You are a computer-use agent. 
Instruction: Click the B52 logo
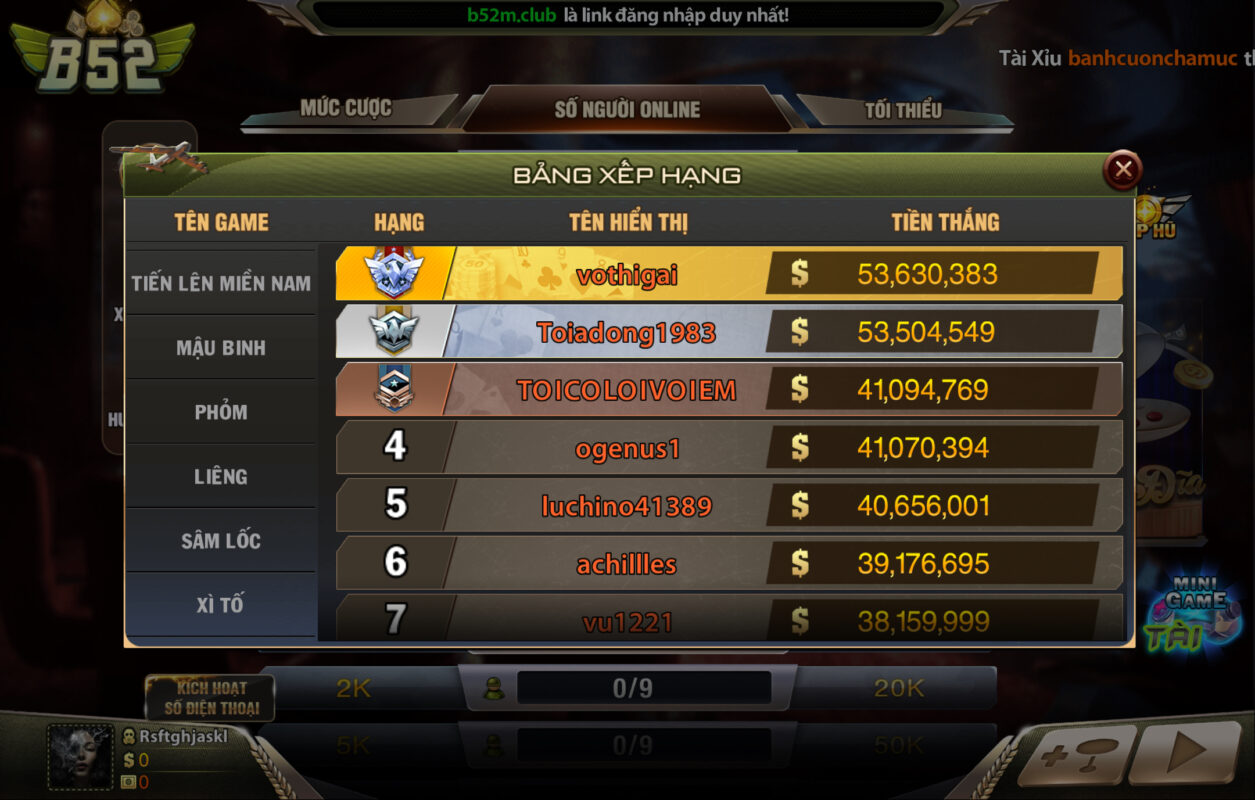(x=101, y=52)
